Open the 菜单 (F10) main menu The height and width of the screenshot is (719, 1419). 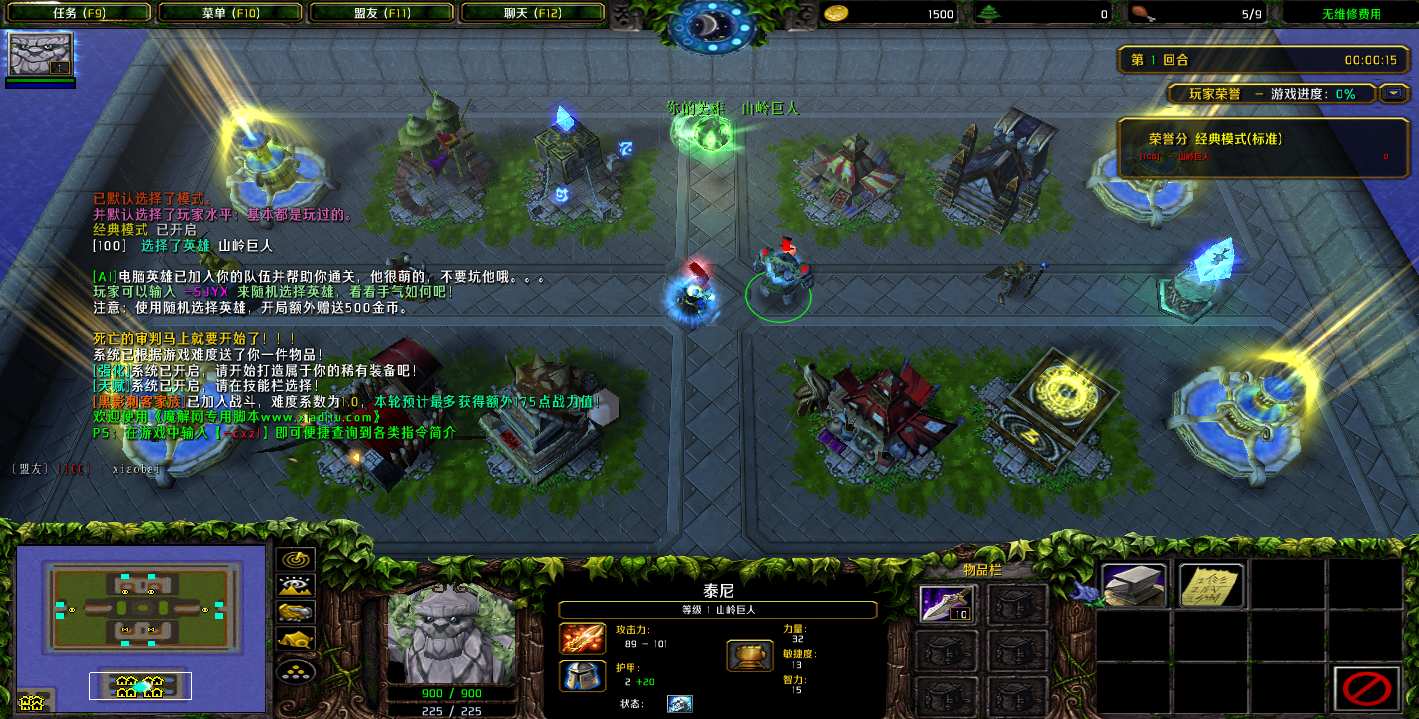pyautogui.click(x=229, y=13)
